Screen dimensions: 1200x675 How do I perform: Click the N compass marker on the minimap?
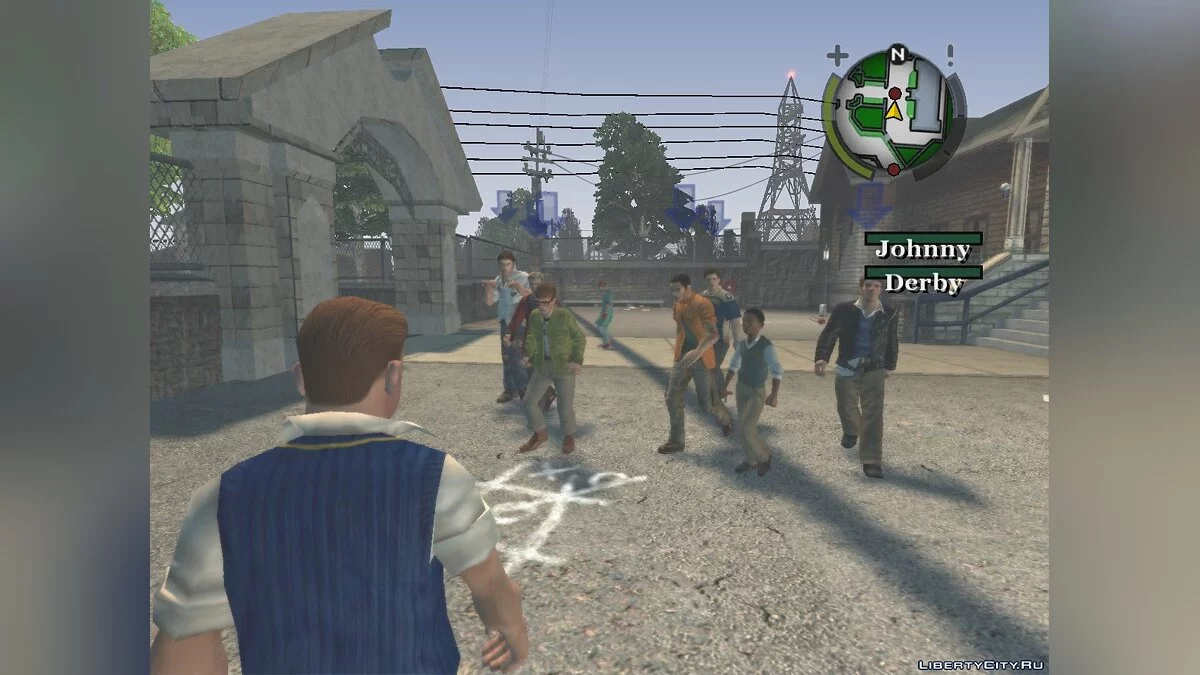click(897, 54)
